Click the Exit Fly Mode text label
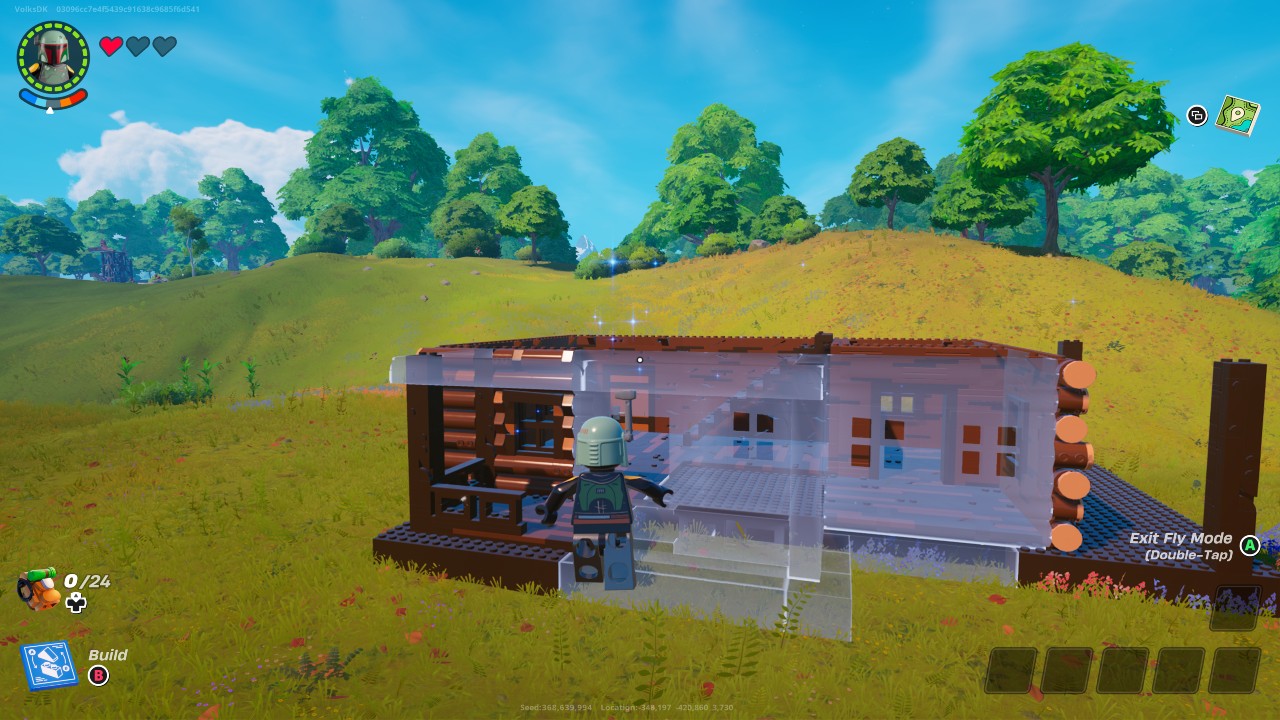Screen dimensions: 1280x720 pos(1181,537)
